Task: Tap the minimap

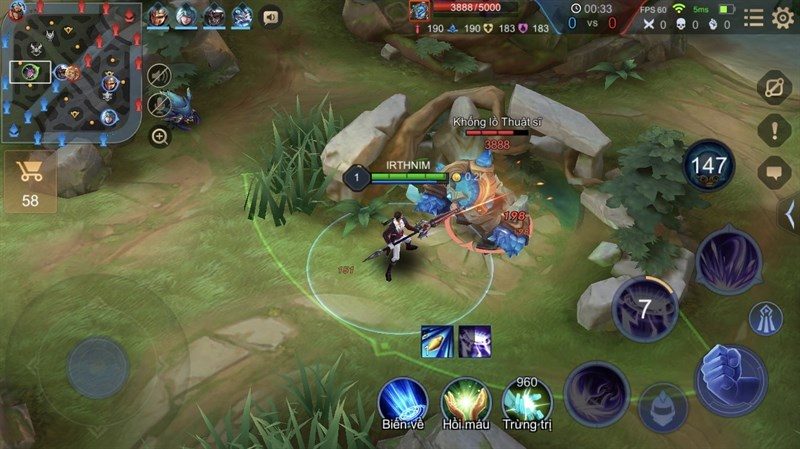Action: (x=70, y=69)
